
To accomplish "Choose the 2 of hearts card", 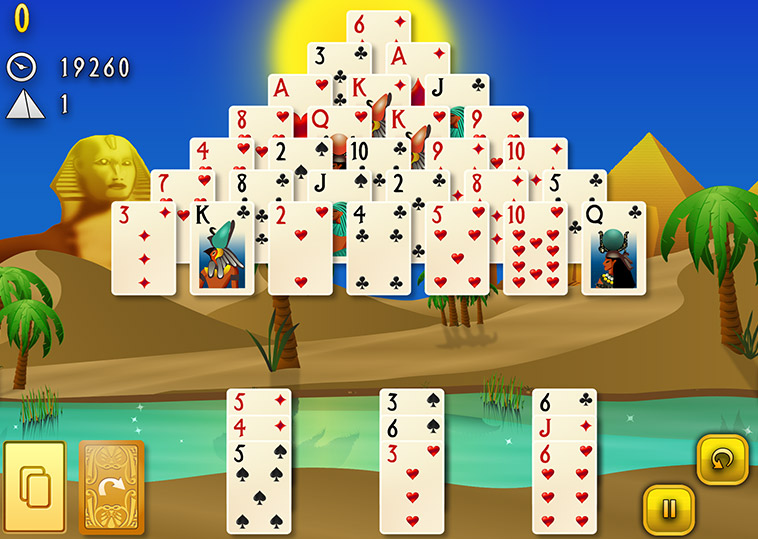I will [x=300, y=248].
